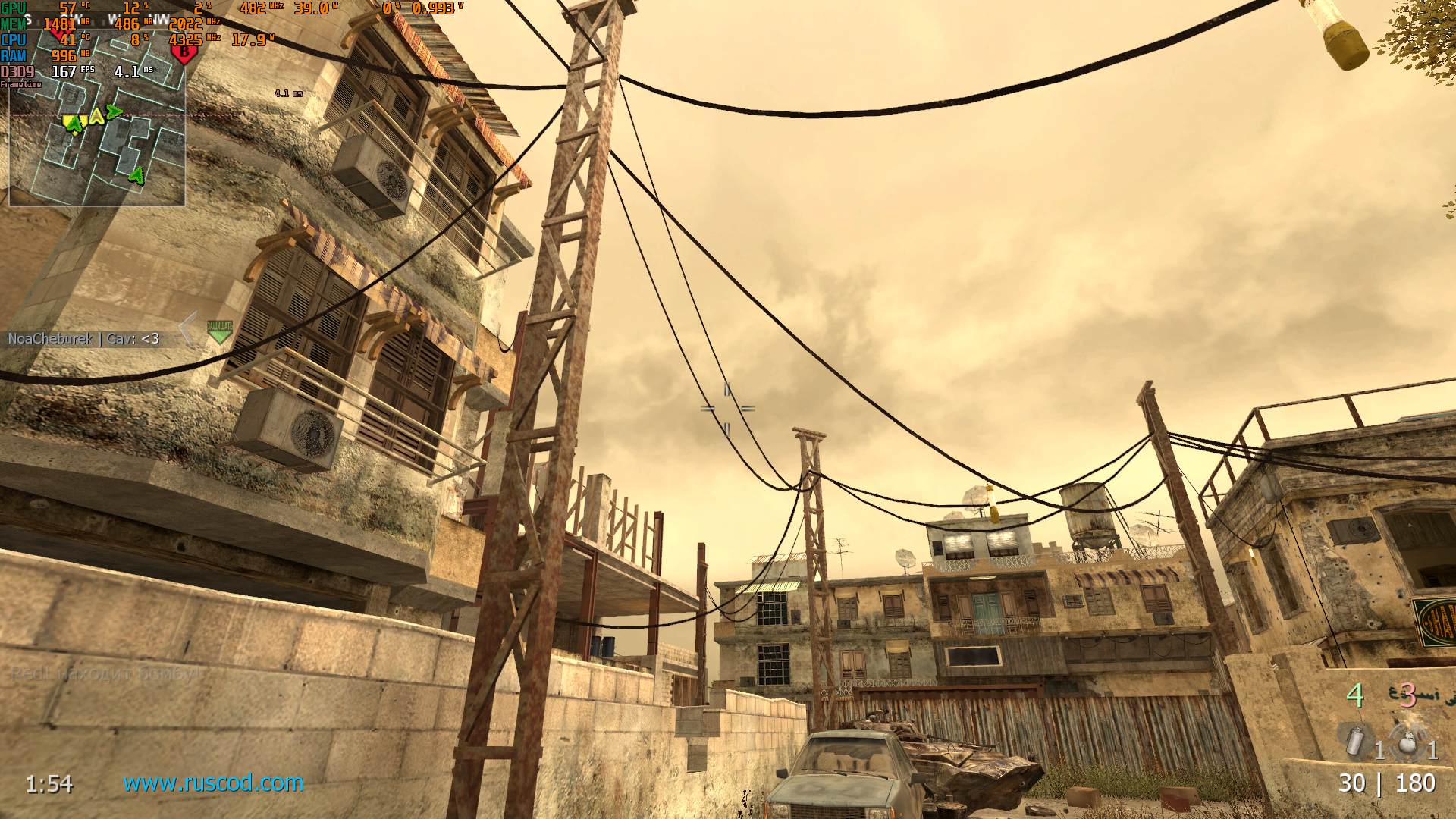Select the frag grenade icon
The image size is (1456, 819).
(x=1408, y=742)
